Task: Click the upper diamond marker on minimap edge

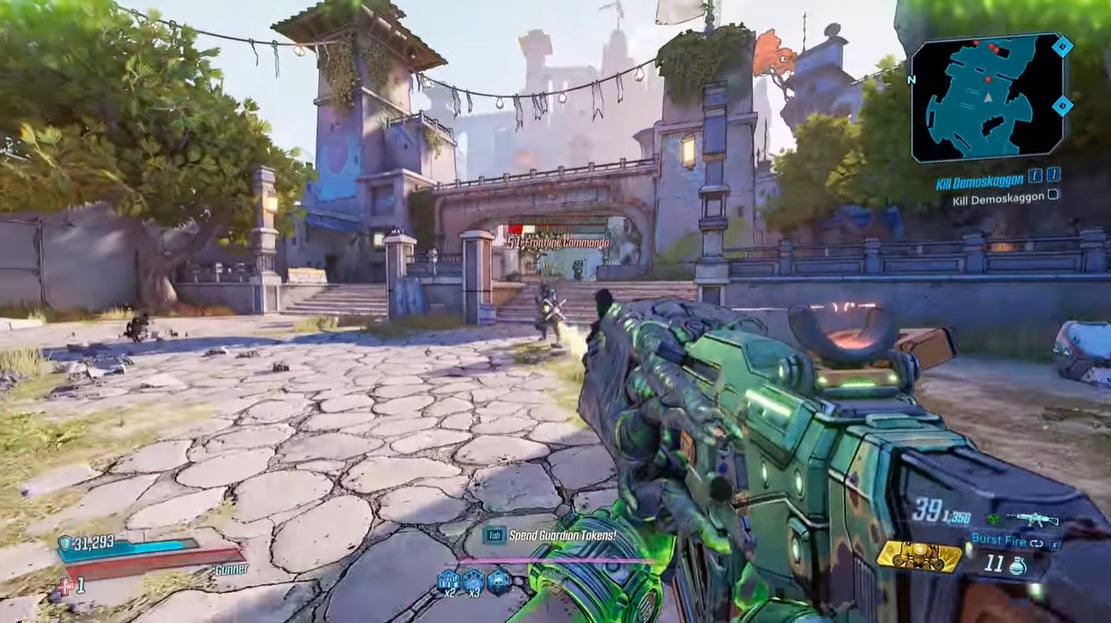Action: tap(1062, 46)
